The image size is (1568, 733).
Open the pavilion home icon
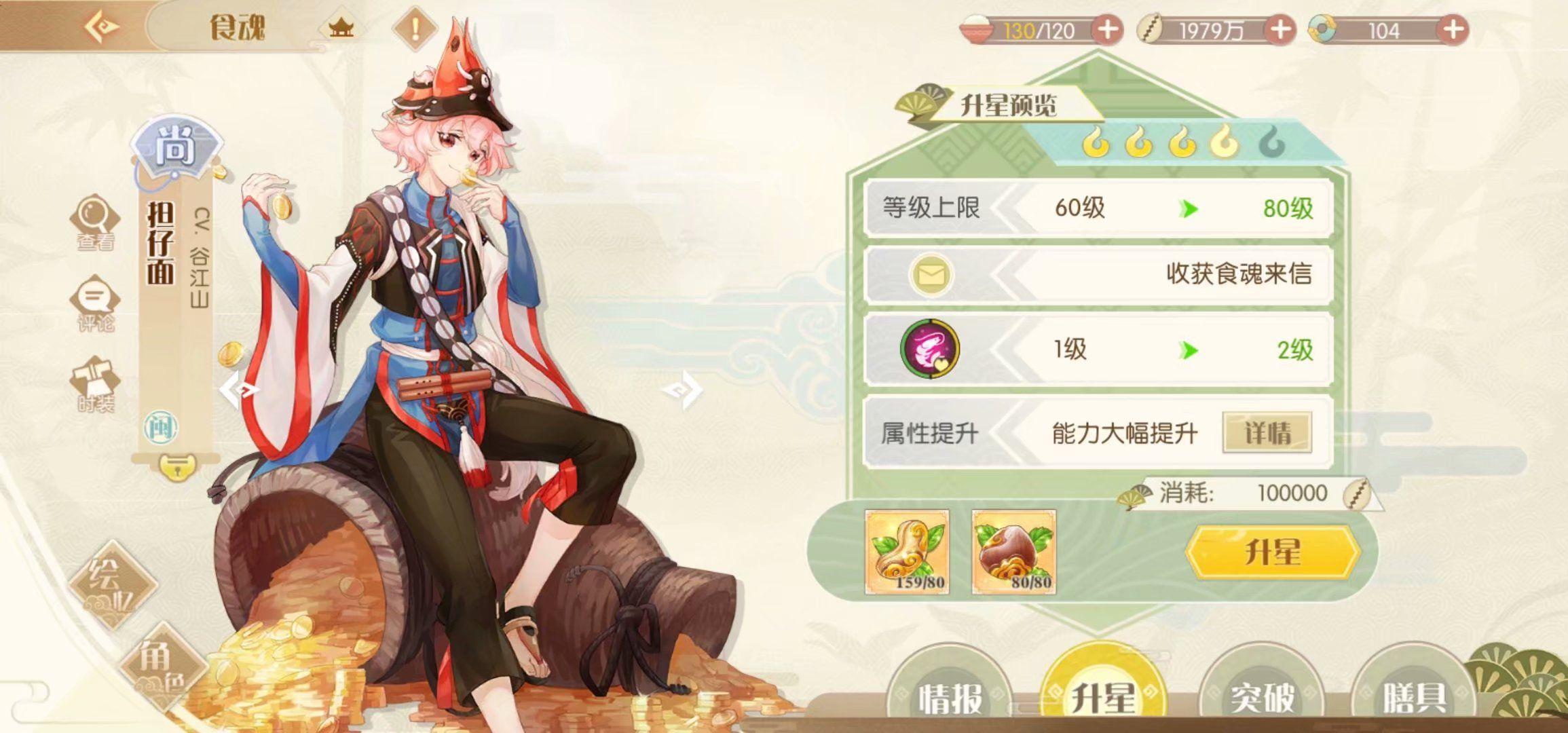pos(341,29)
